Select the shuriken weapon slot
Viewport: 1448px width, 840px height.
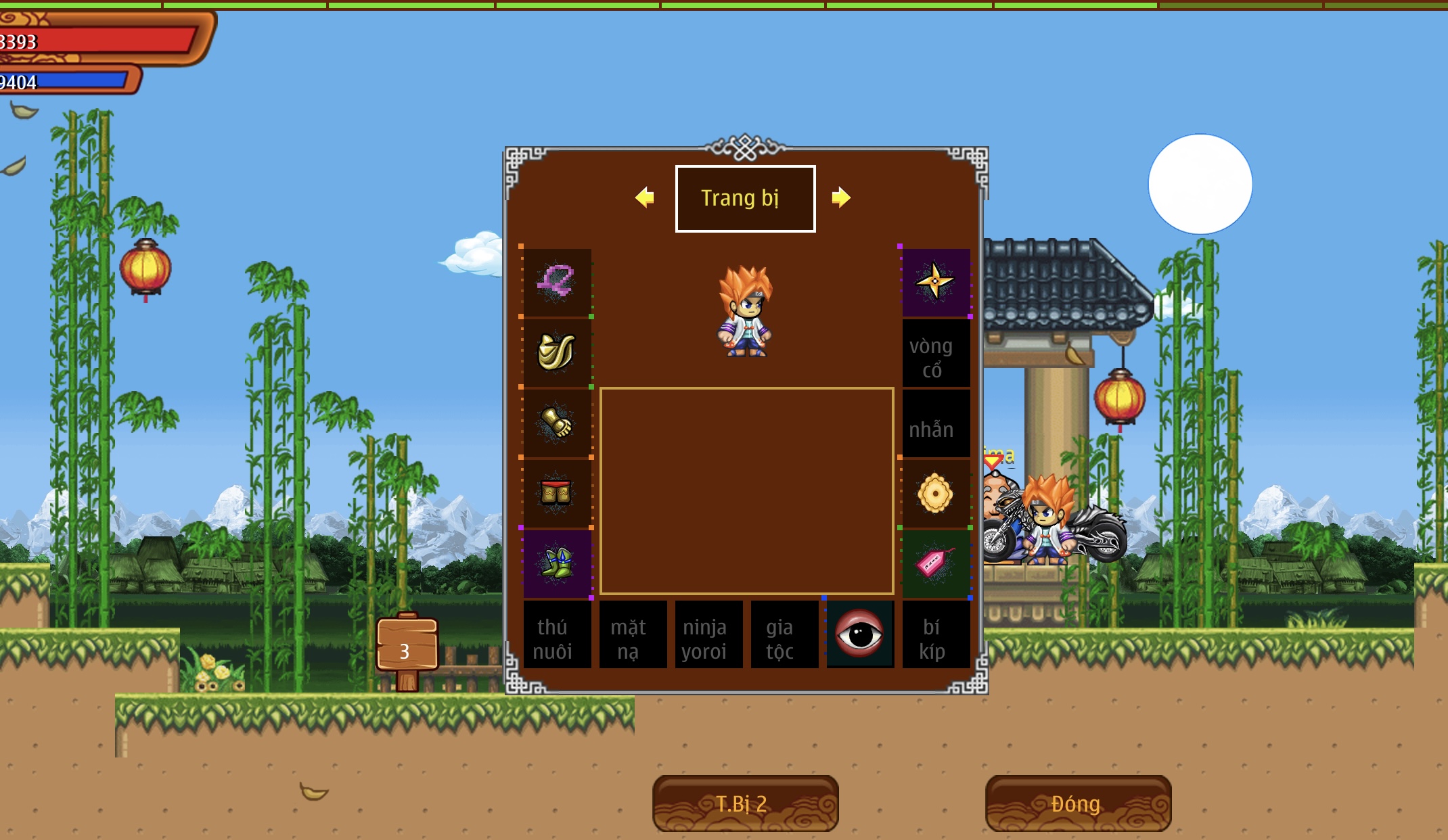(x=936, y=282)
